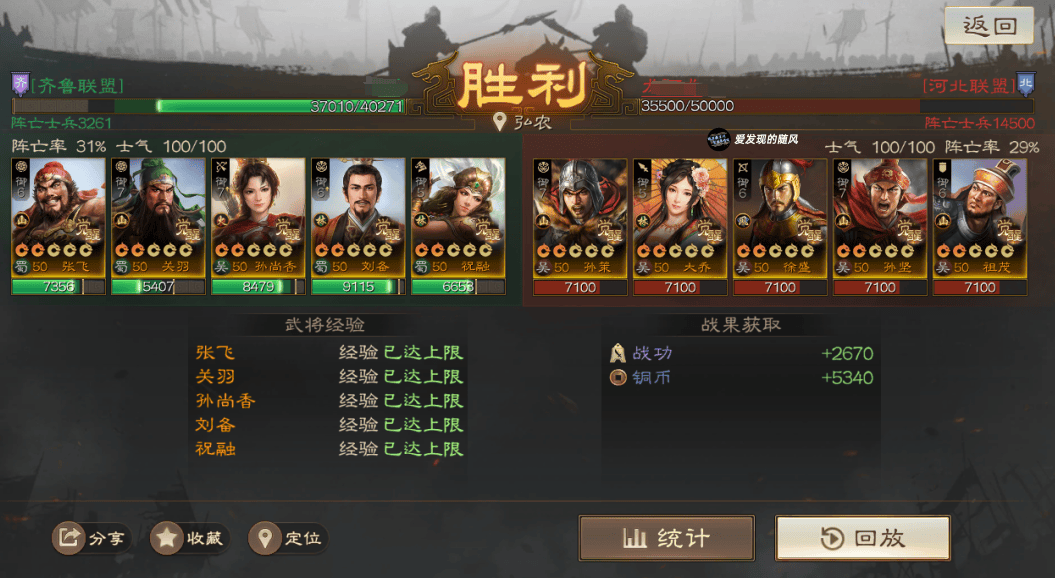
Task: View the 祝融 general card
Action: 458,218
